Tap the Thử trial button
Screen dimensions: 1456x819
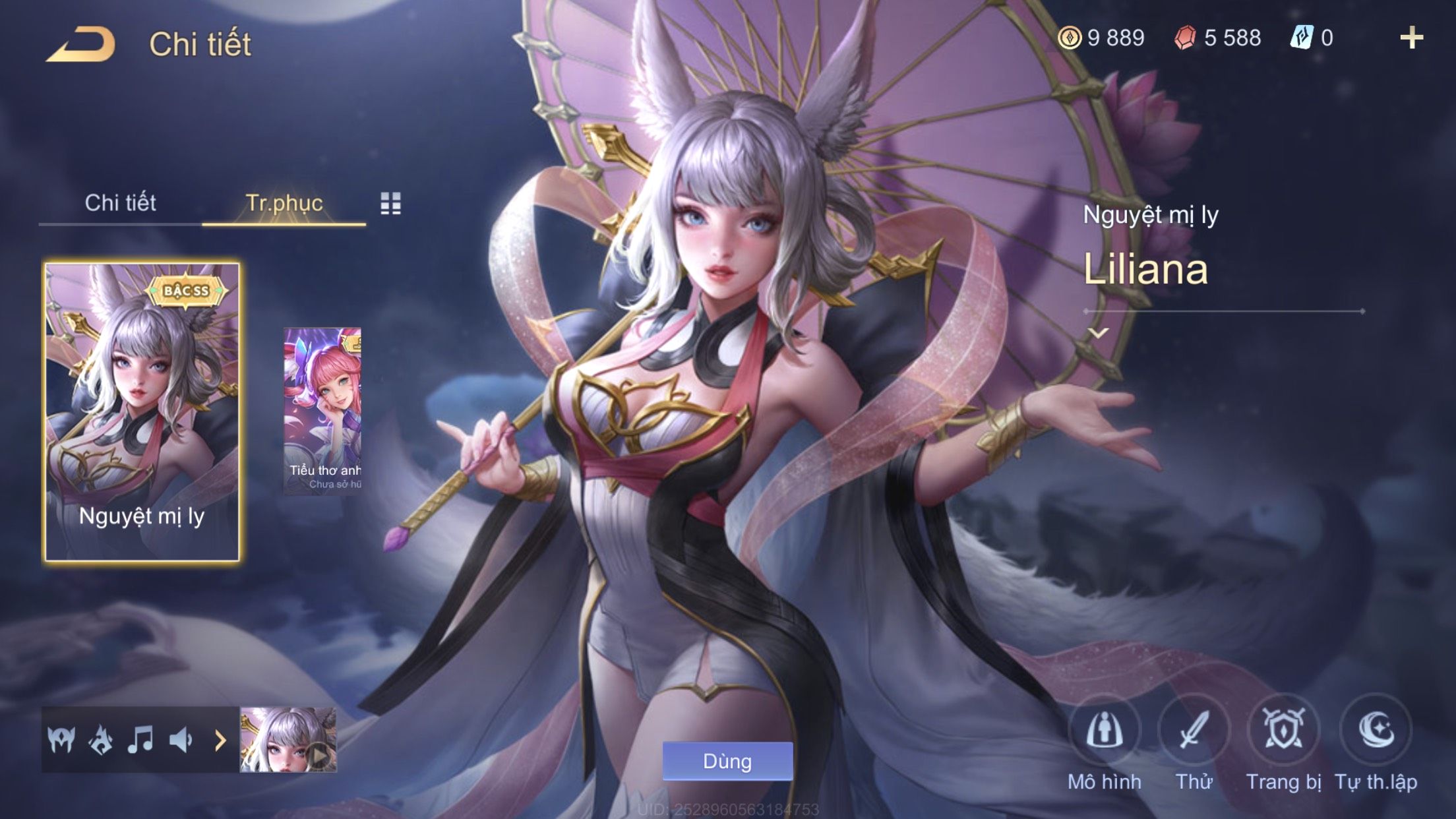pos(1194,731)
